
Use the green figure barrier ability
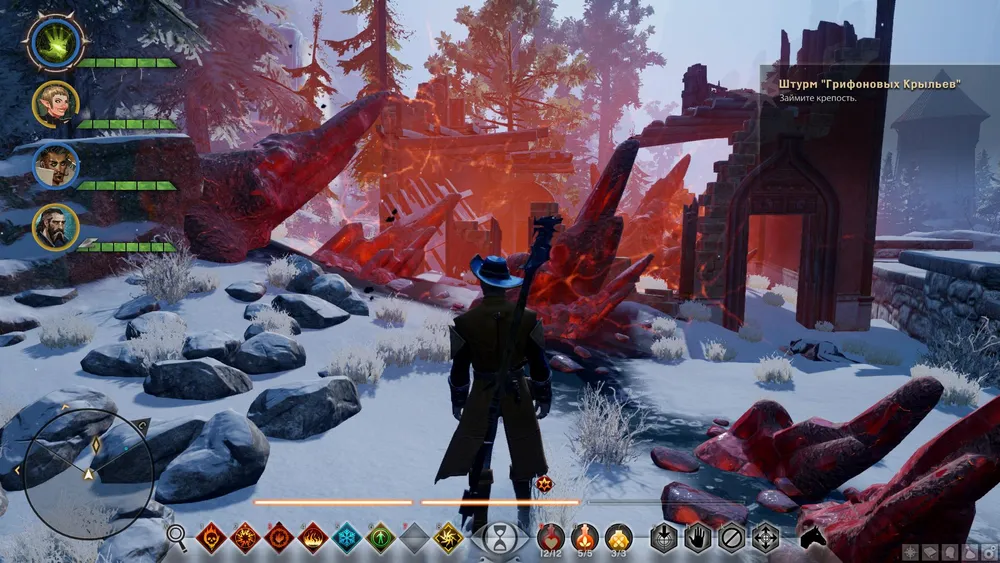click(381, 538)
